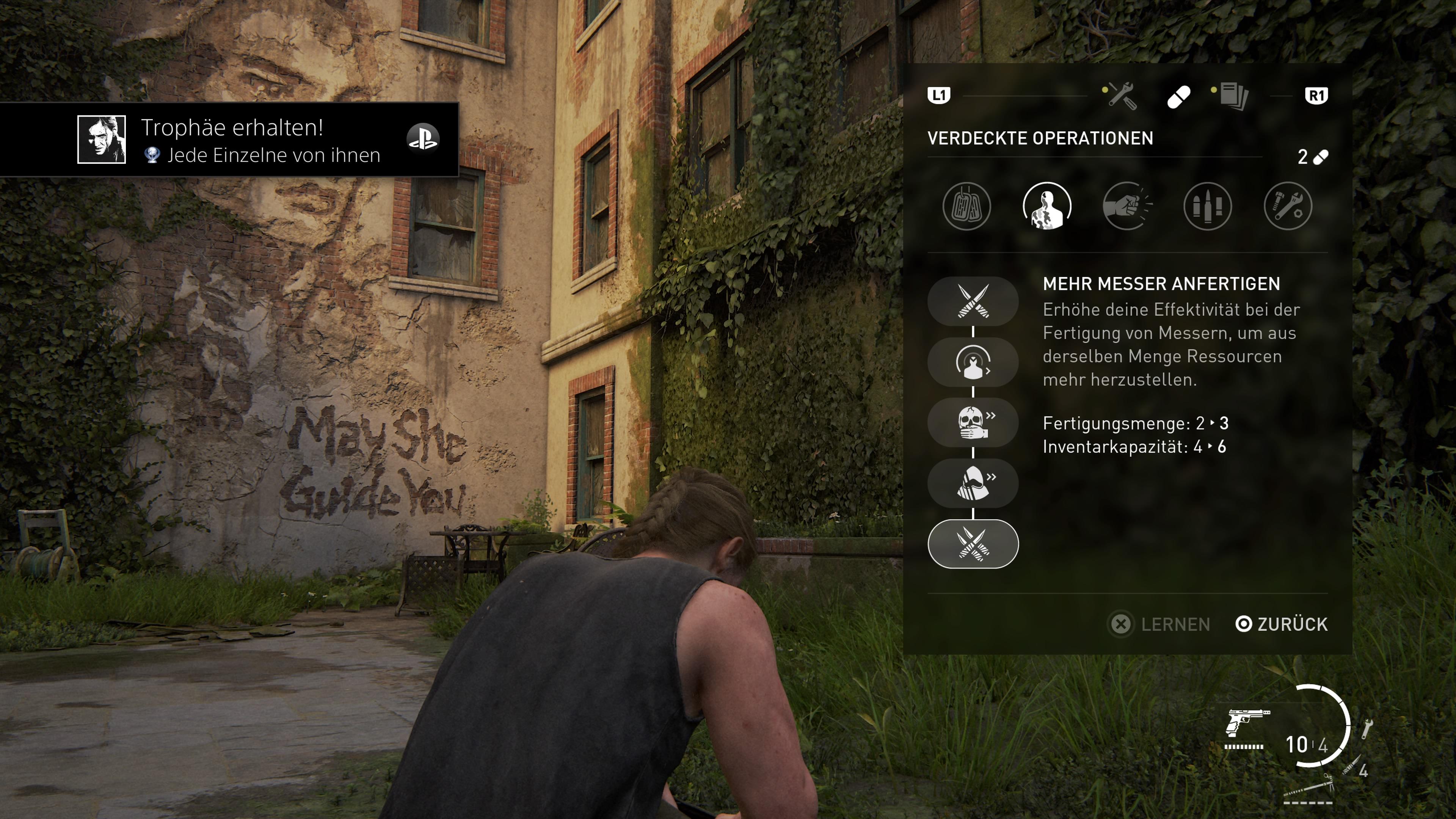Select the camouflage soldier skill branch
The image size is (1456, 819).
[1047, 206]
